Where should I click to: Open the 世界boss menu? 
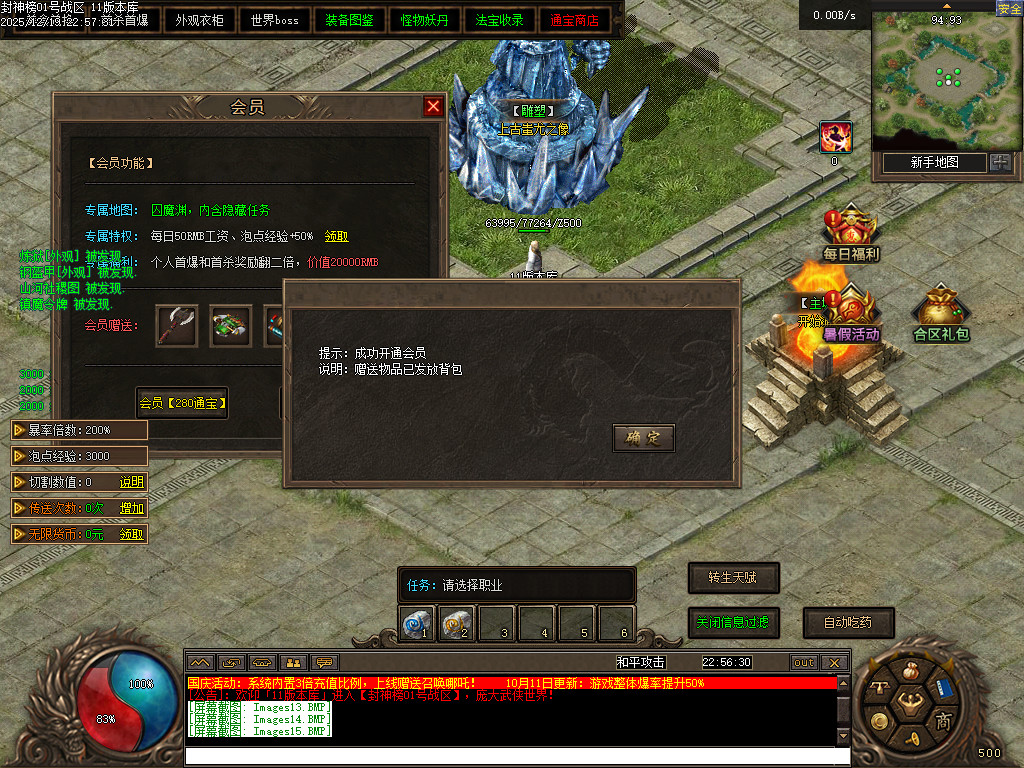click(x=275, y=20)
